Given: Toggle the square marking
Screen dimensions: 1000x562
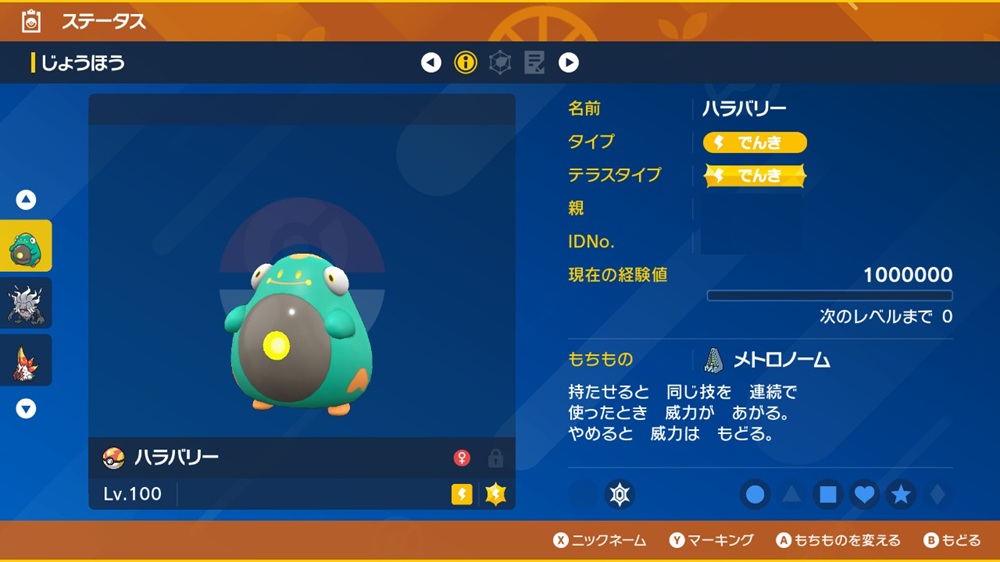Looking at the screenshot, I should (828, 494).
